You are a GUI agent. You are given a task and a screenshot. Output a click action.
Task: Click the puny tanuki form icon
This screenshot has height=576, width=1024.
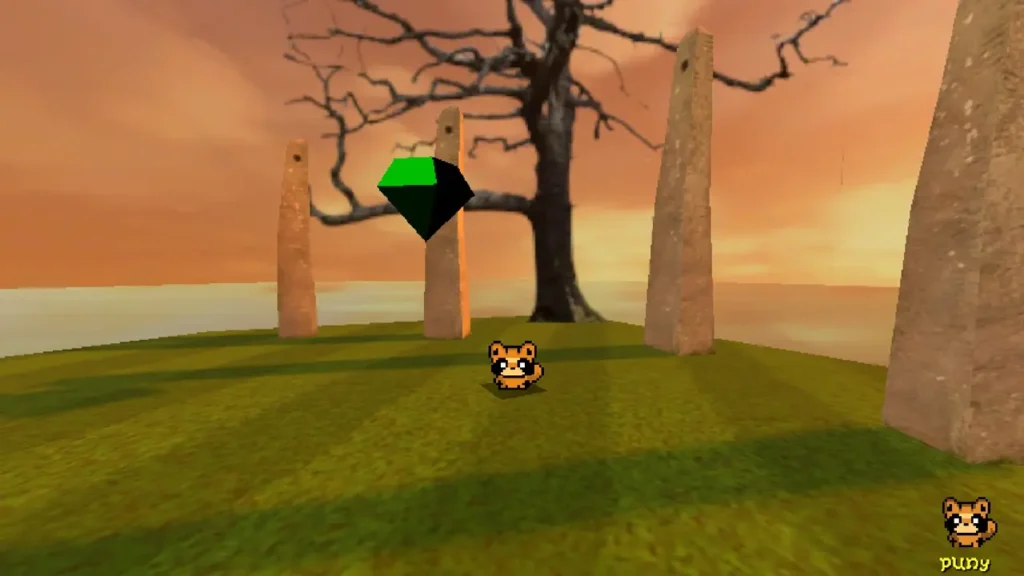click(x=967, y=522)
